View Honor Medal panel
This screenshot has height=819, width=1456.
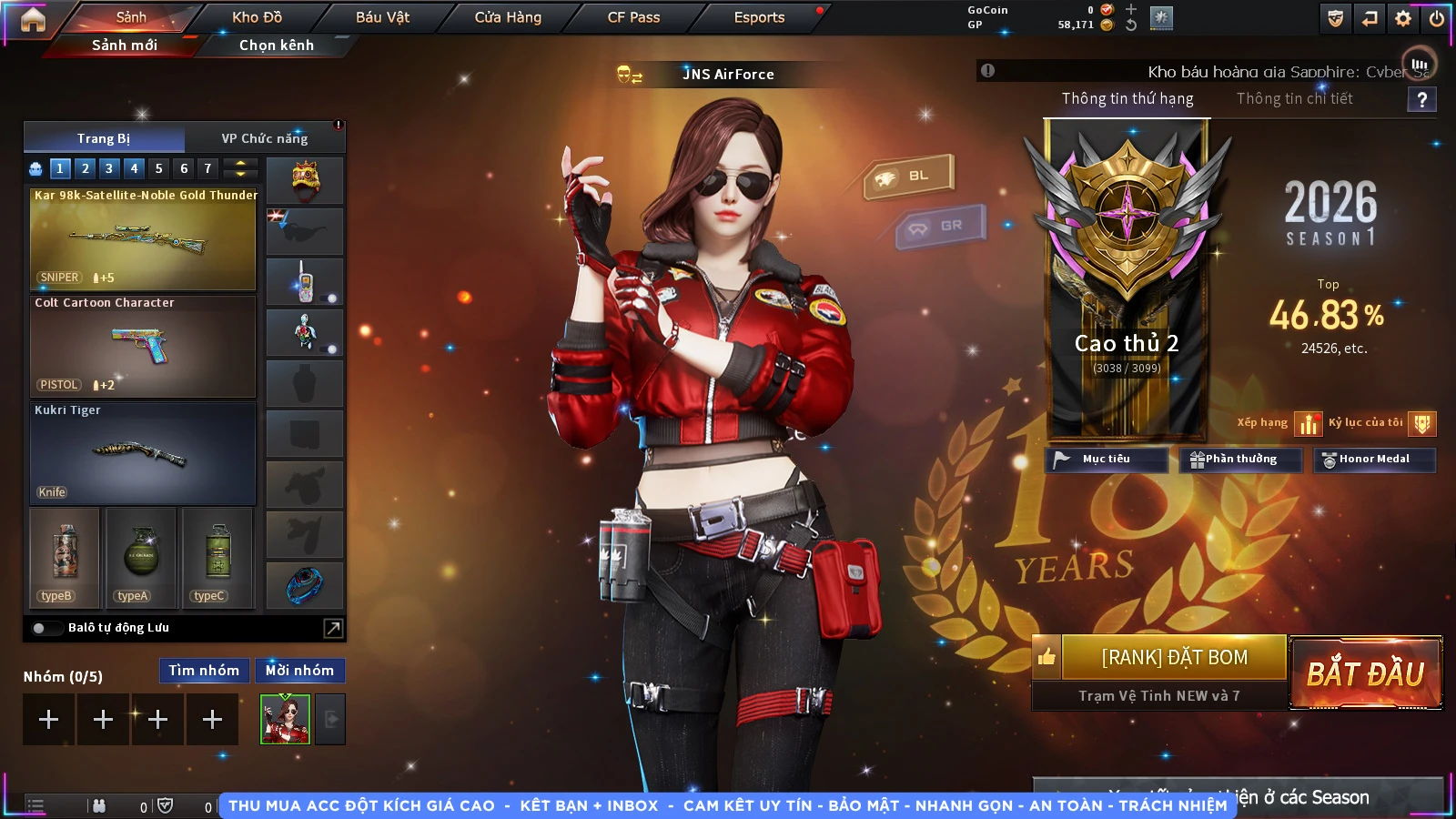click(1373, 460)
